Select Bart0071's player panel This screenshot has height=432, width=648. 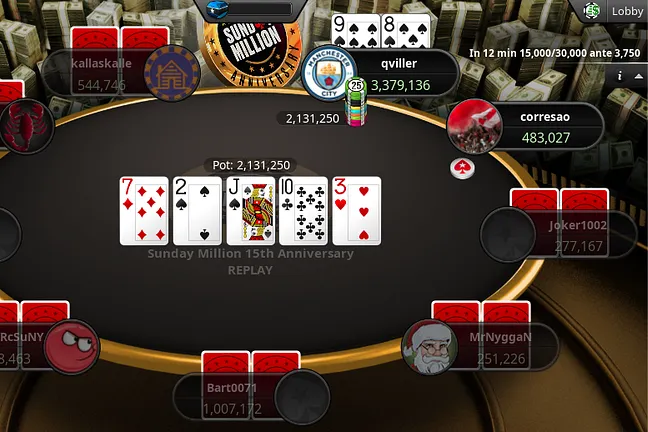coord(231,397)
